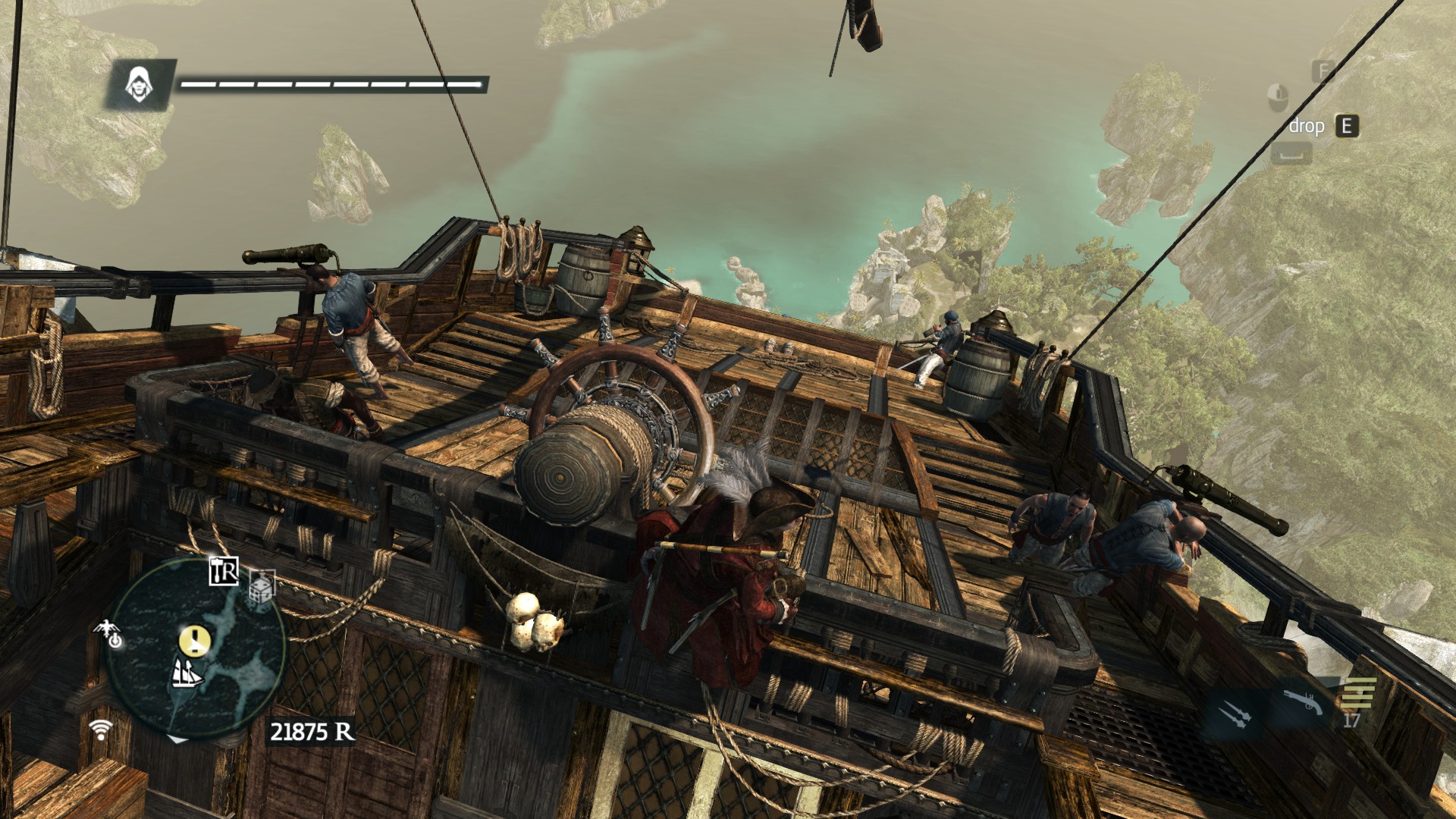Viewport: 1456px width, 819px height.
Task: Click the sailing ship icon on minimap
Action: click(x=186, y=673)
